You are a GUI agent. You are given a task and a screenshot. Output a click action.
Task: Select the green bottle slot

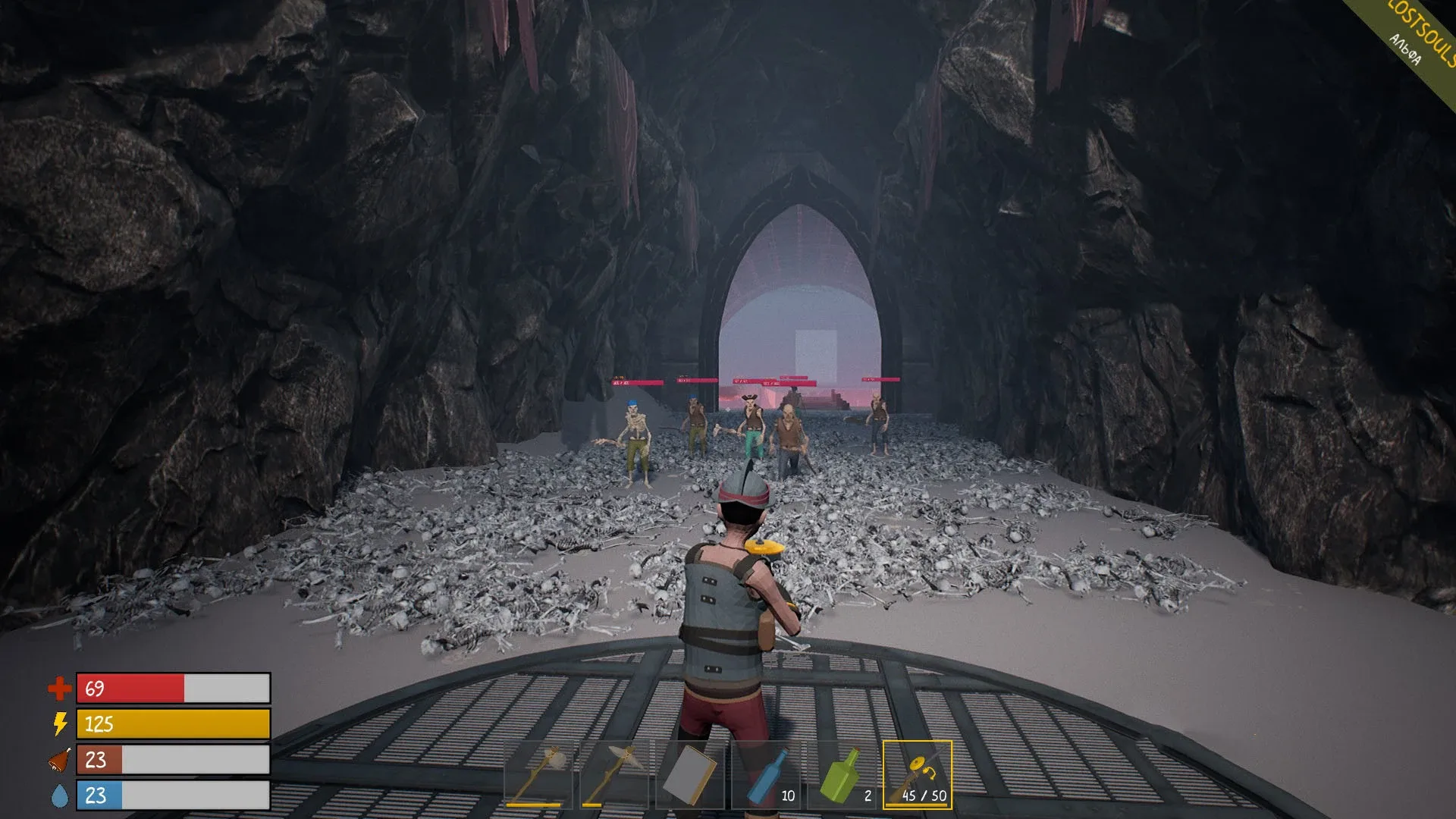[842, 774]
